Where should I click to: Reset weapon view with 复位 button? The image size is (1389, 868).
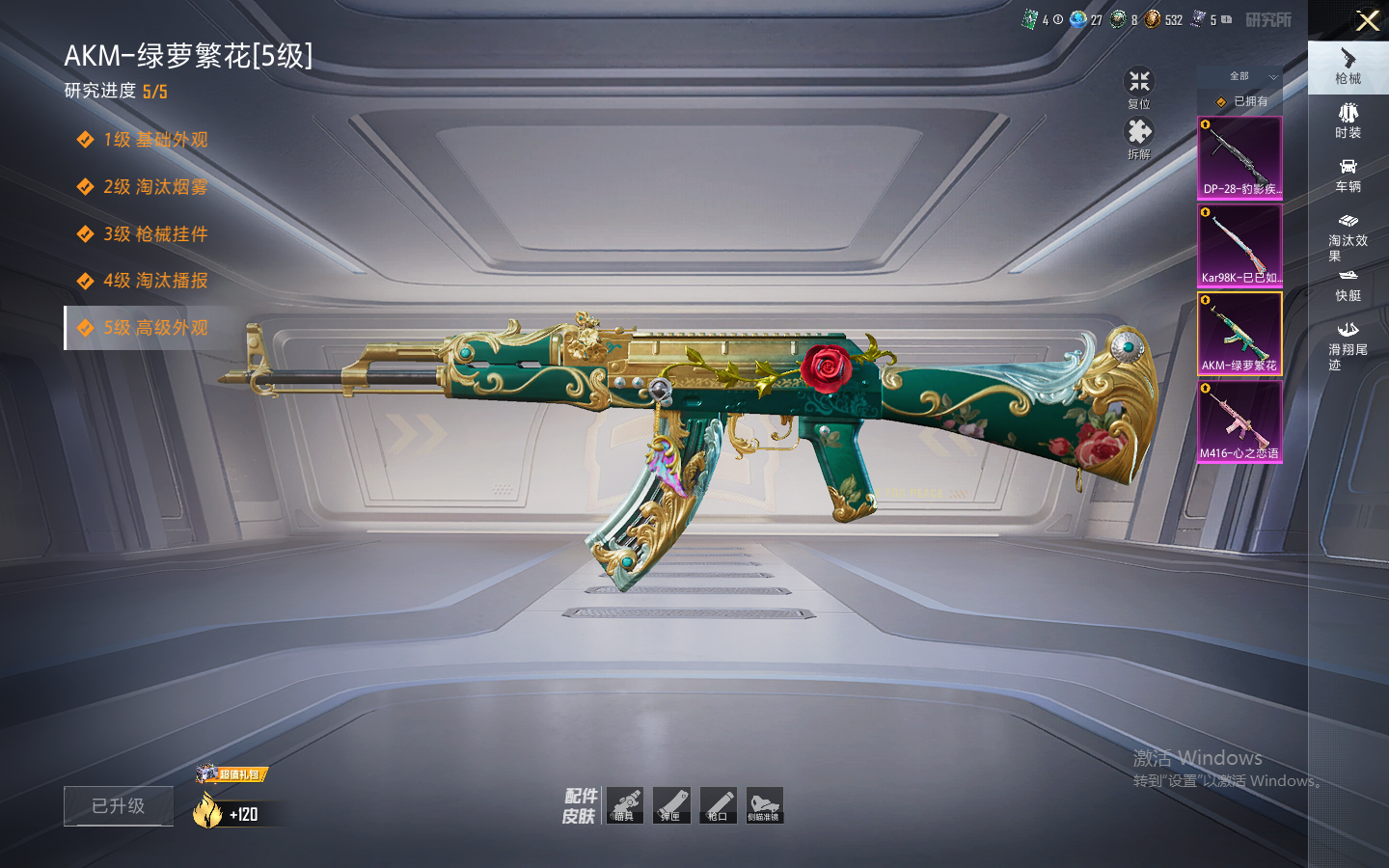click(x=1139, y=87)
